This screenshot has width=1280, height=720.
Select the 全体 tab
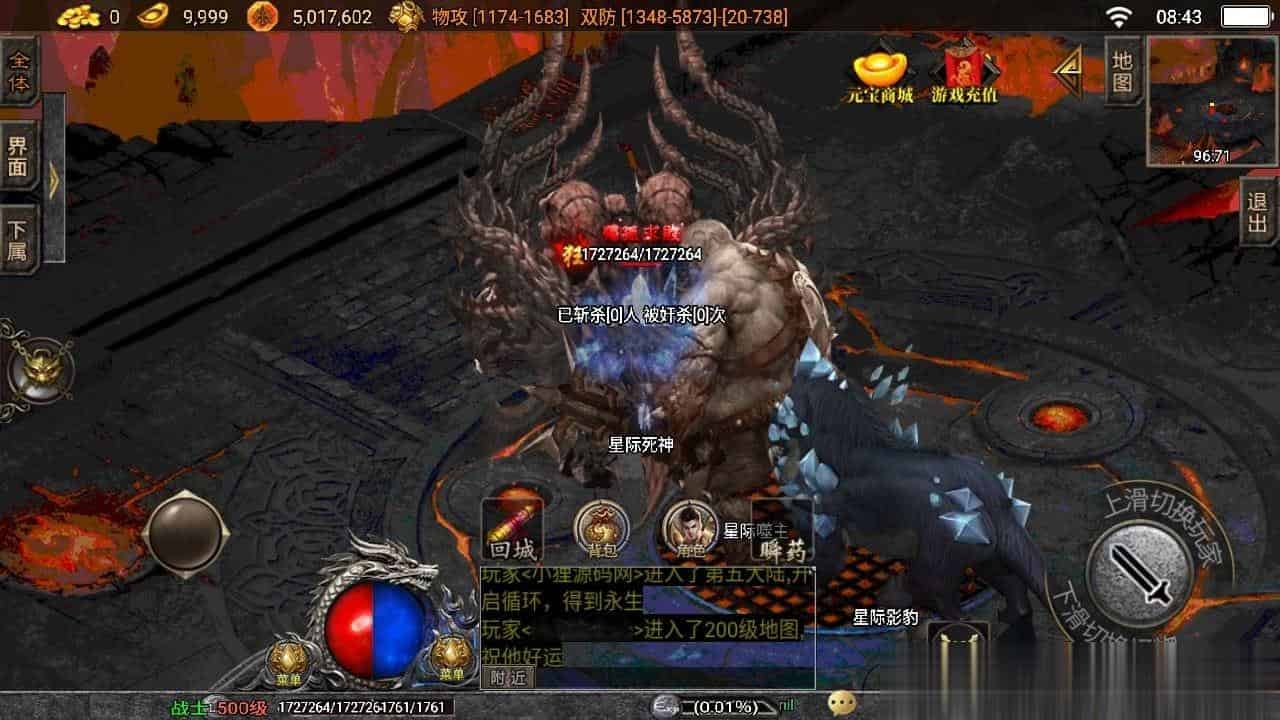(19, 70)
